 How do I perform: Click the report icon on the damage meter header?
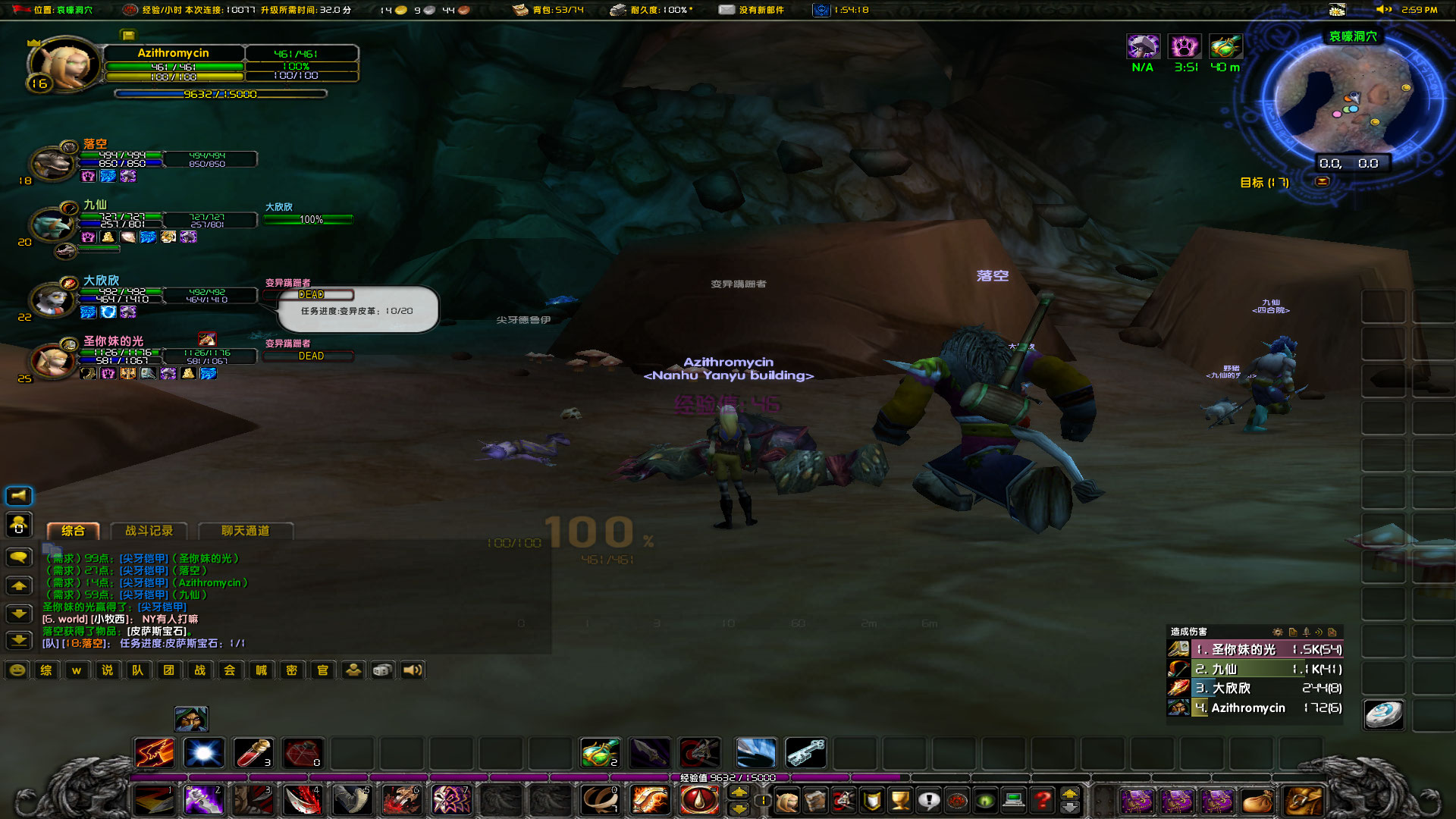point(1294,632)
